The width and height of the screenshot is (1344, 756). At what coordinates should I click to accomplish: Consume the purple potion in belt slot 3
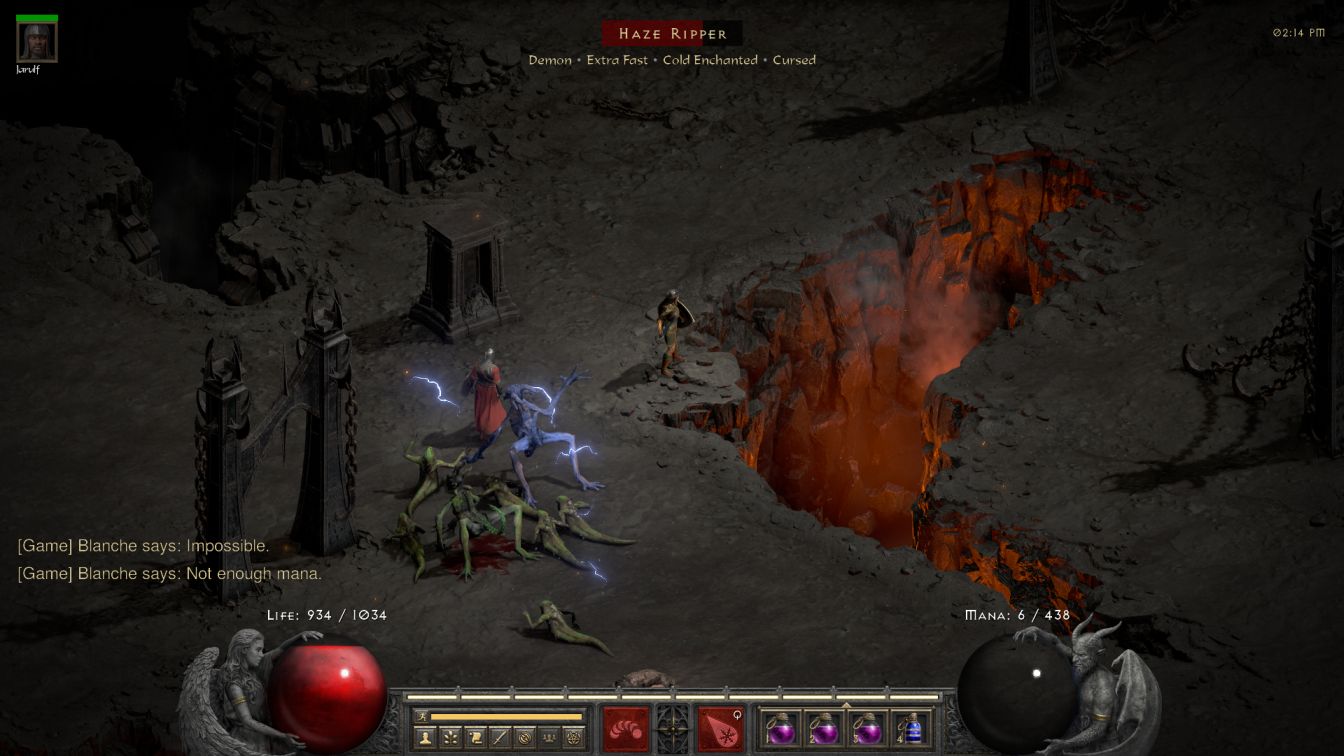(867, 730)
